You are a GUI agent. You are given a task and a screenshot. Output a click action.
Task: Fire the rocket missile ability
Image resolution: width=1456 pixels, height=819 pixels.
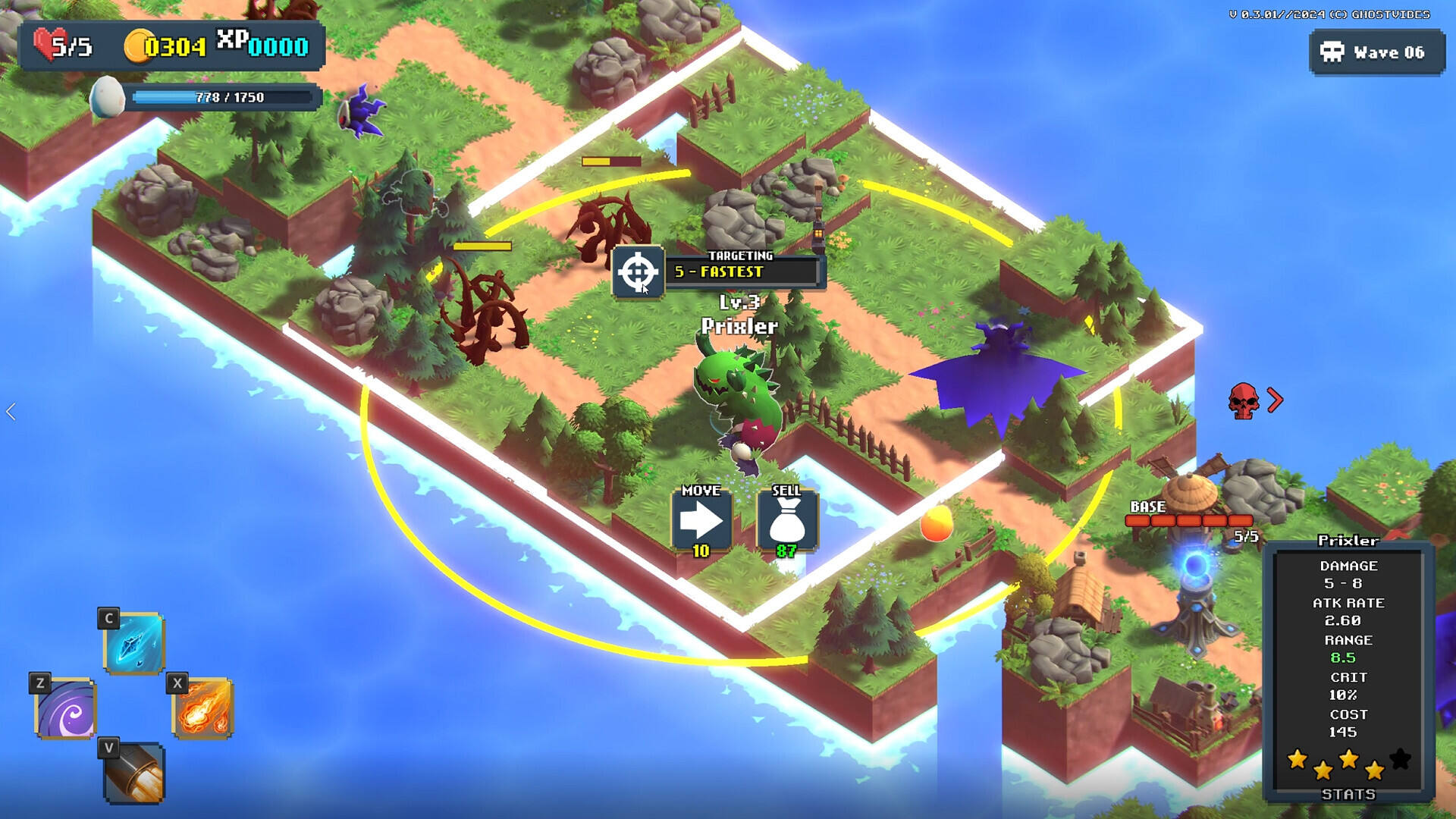pos(134,773)
